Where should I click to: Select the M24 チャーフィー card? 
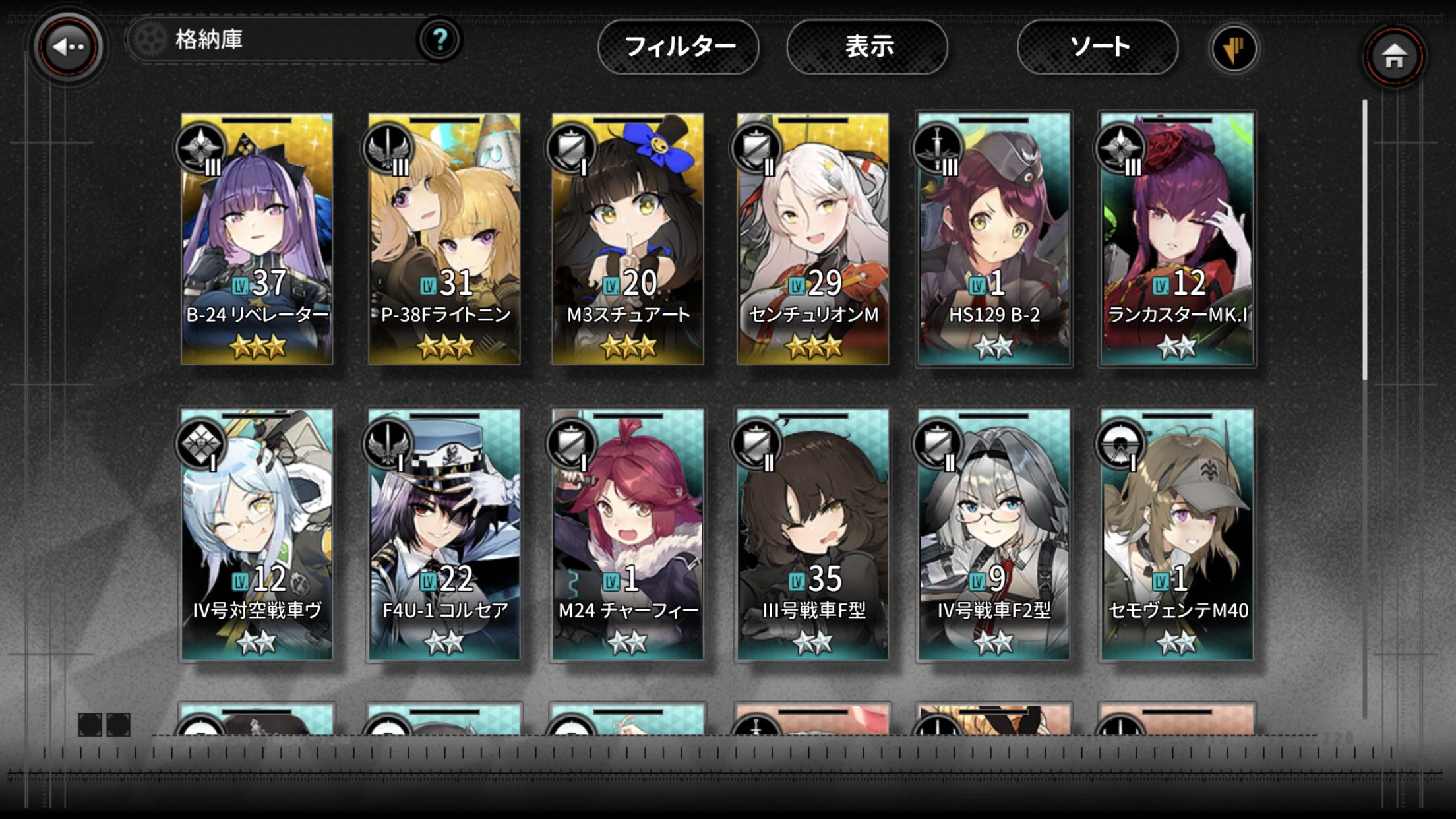click(628, 534)
